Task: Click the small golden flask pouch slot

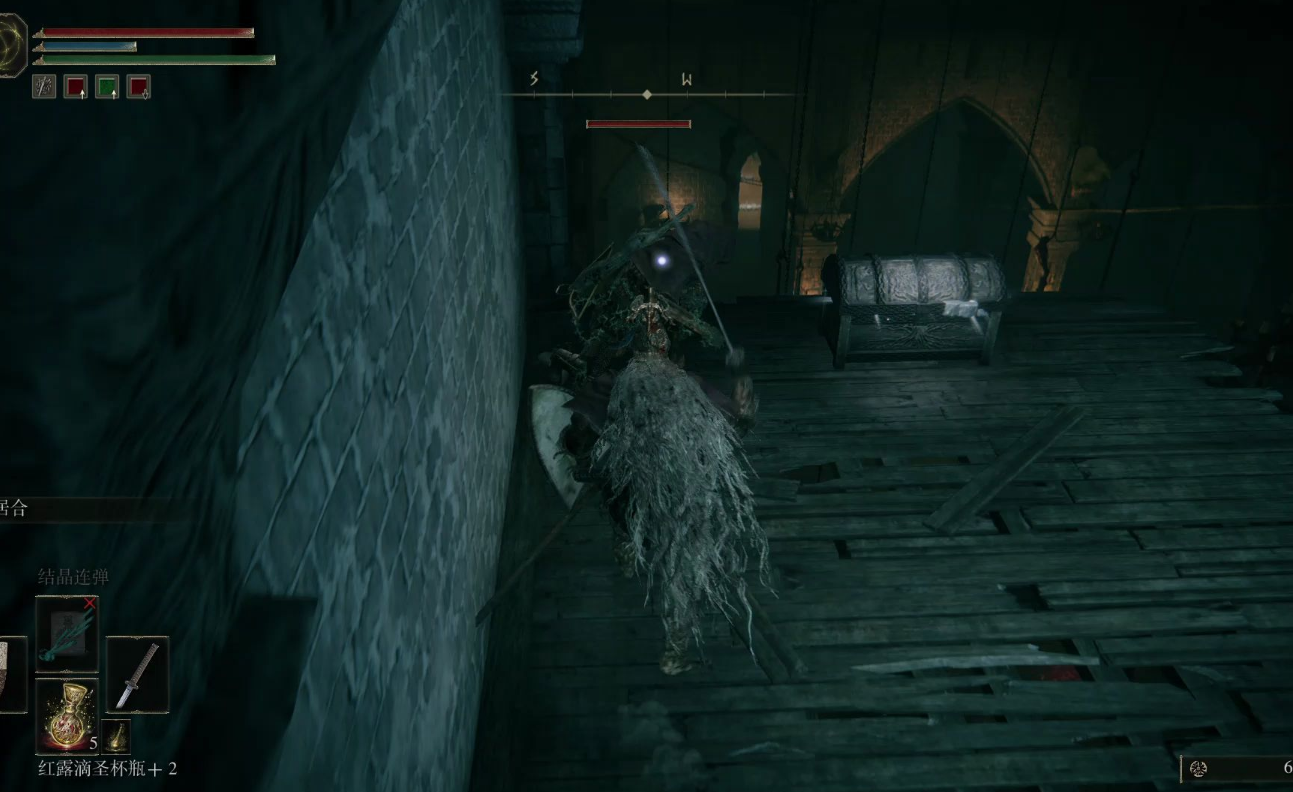Action: point(117,737)
